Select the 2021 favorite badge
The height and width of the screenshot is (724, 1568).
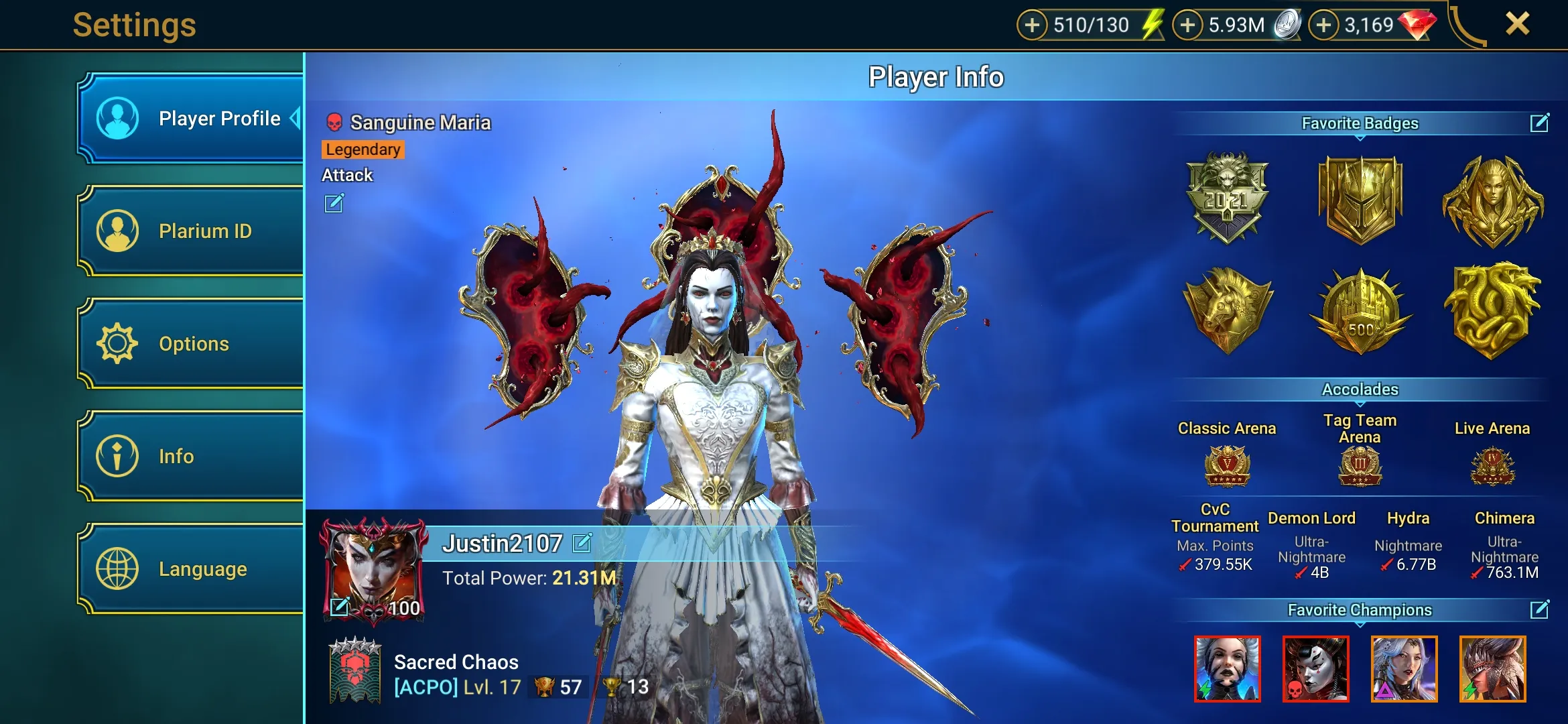click(1227, 198)
